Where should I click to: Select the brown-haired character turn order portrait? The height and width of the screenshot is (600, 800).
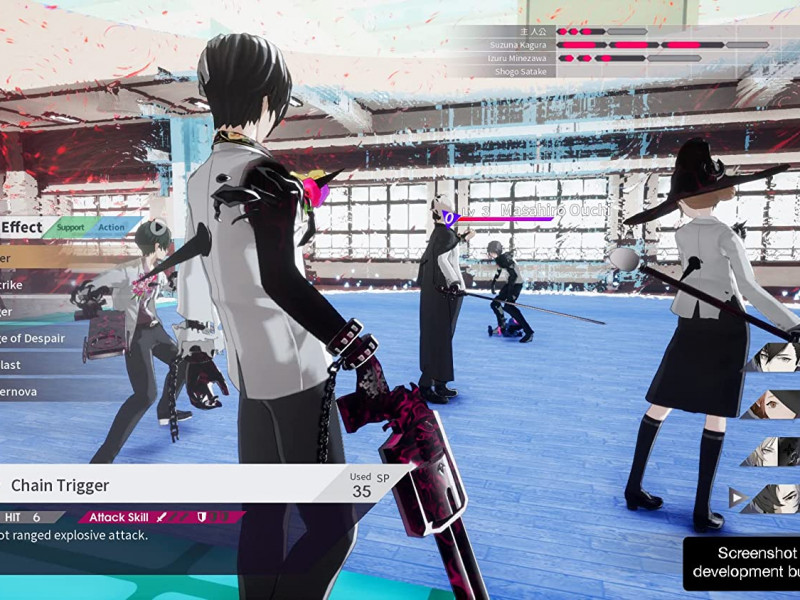point(774,405)
